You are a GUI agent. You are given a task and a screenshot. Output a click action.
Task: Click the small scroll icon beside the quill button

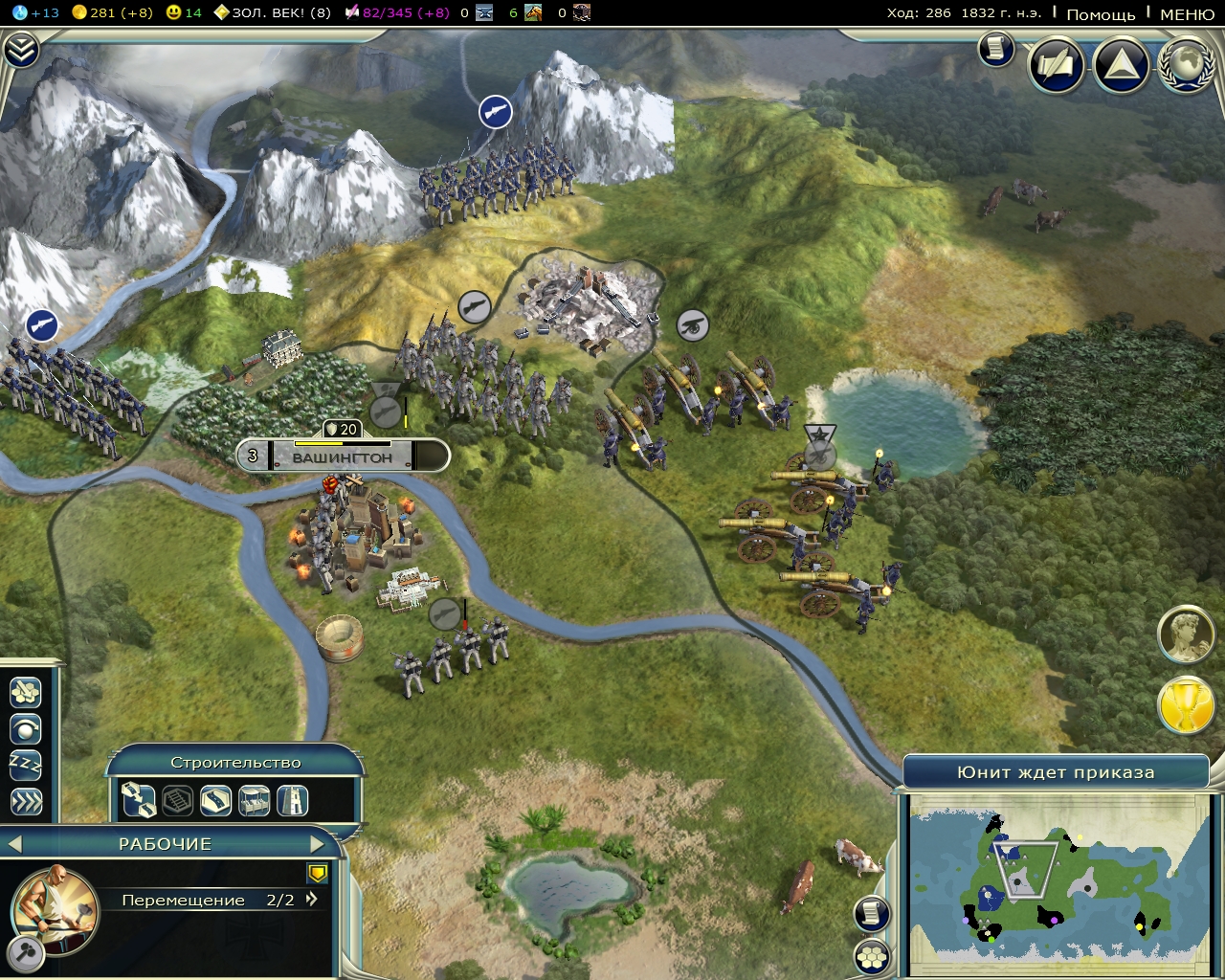click(x=995, y=48)
